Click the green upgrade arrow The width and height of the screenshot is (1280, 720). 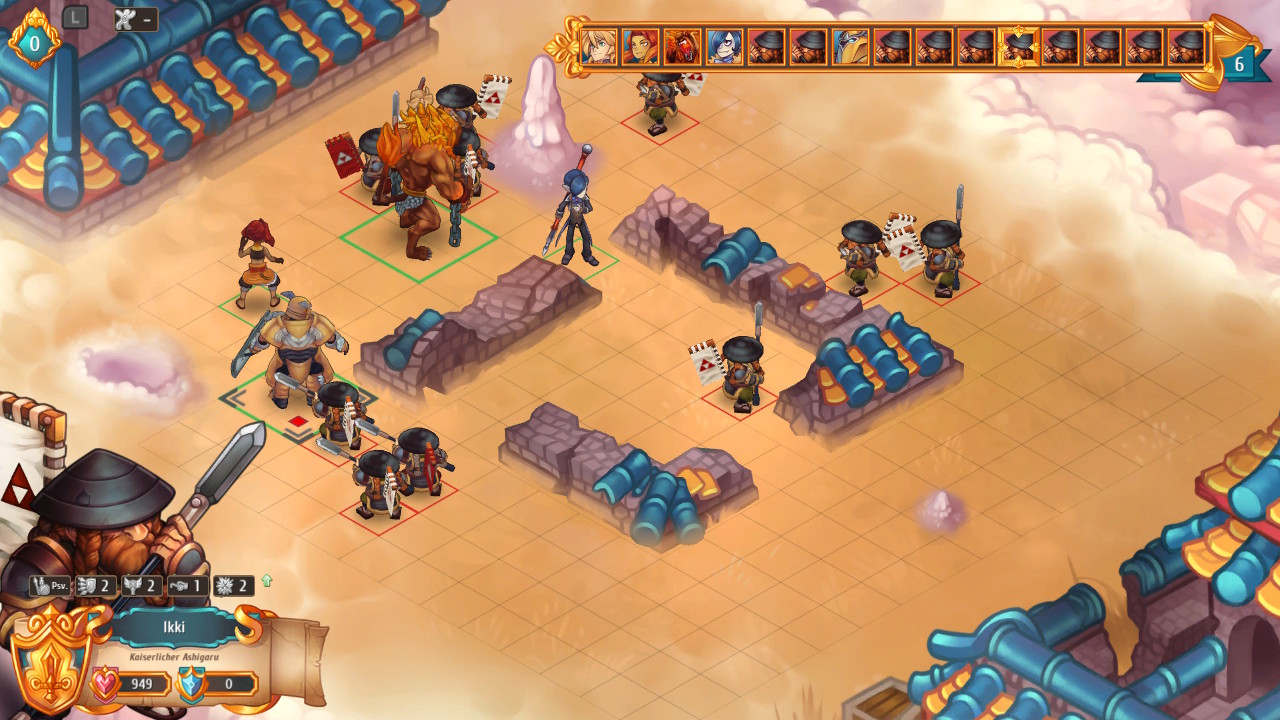267,580
